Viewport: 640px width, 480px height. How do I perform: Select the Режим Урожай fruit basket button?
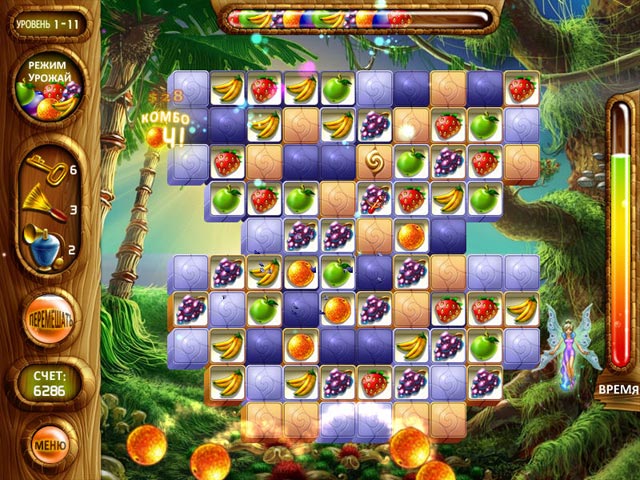point(48,87)
